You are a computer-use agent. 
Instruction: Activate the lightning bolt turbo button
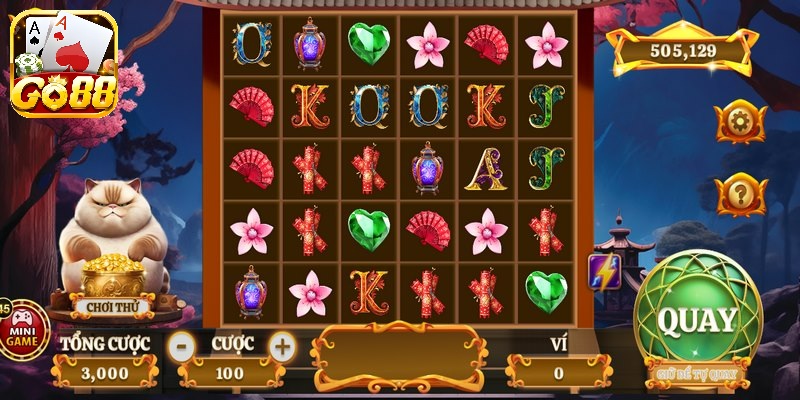coord(604,271)
